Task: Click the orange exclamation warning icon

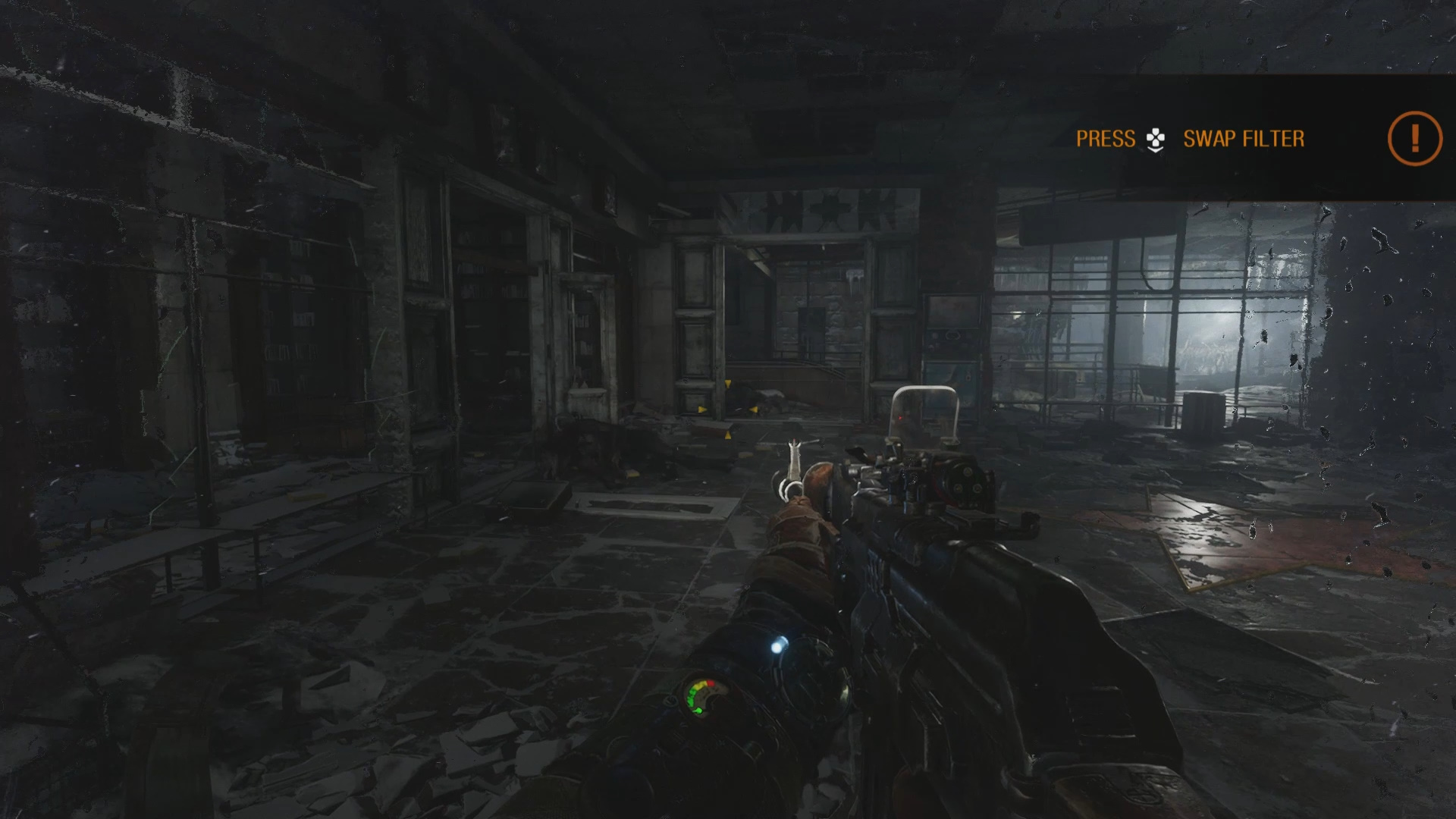Action: [x=1414, y=138]
